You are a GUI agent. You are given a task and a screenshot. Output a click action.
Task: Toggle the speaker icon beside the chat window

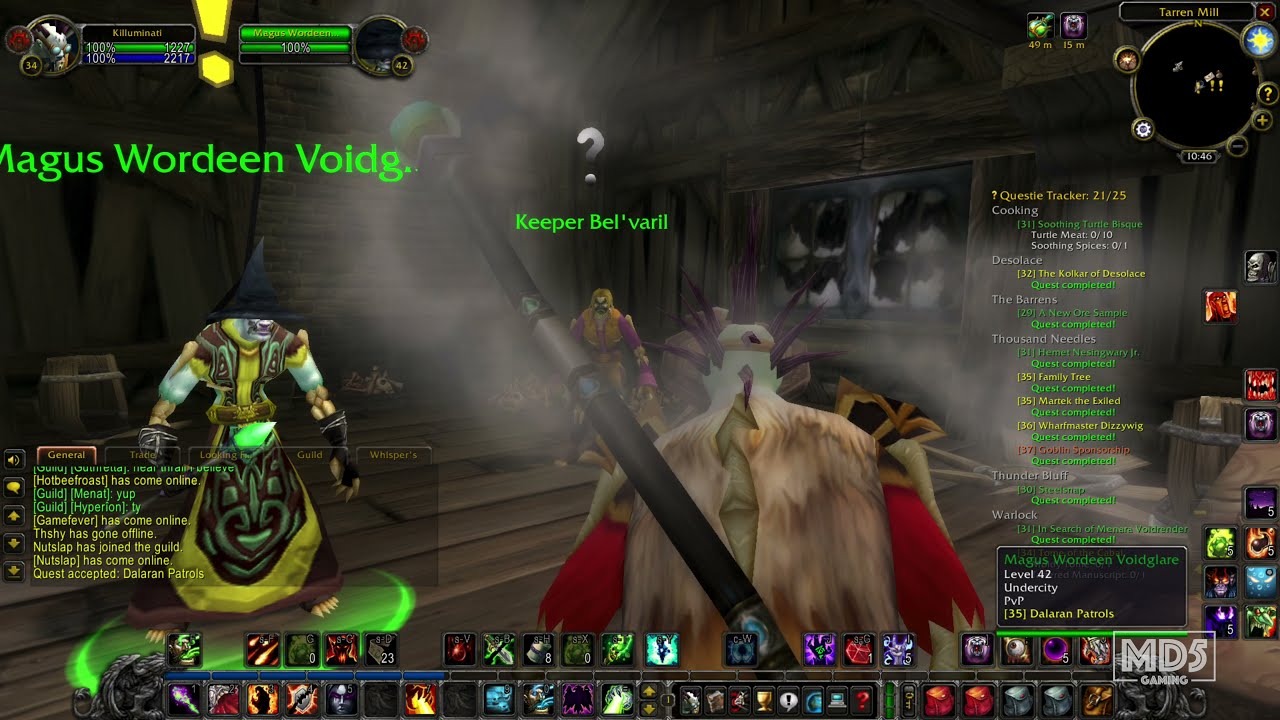click(x=11, y=460)
